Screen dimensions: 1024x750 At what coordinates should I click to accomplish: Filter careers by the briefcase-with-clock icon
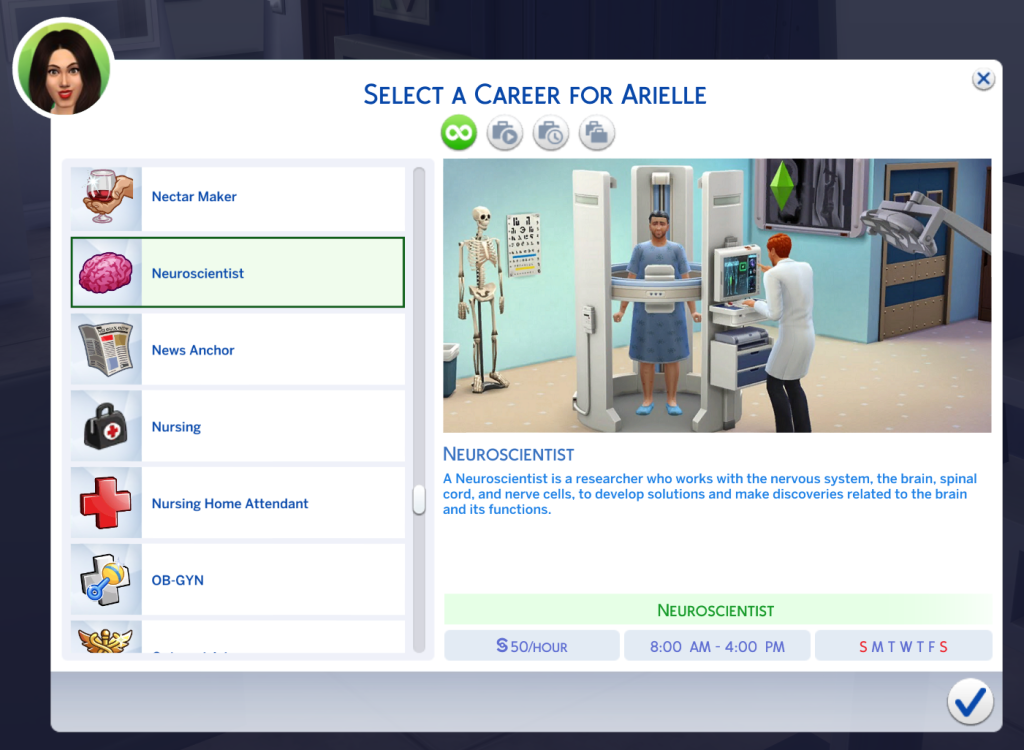pyautogui.click(x=551, y=132)
